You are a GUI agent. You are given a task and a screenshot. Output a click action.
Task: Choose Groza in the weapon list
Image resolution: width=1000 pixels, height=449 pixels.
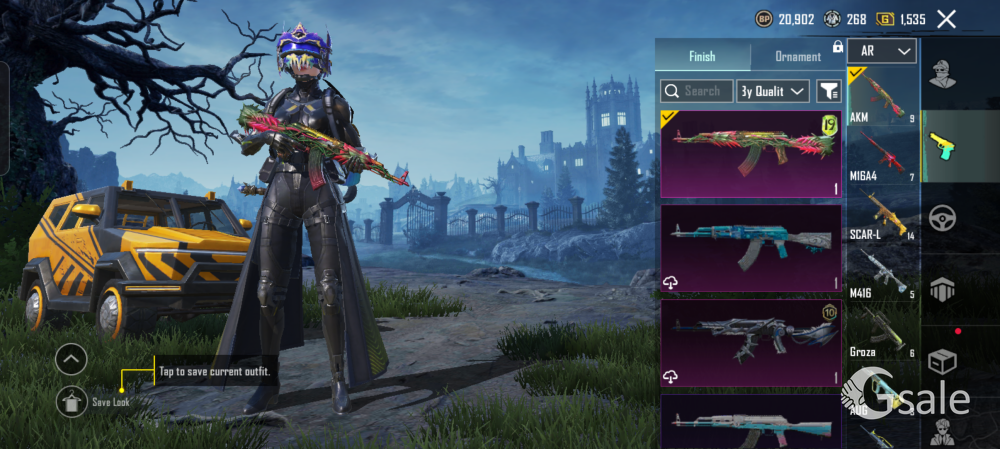(x=882, y=333)
